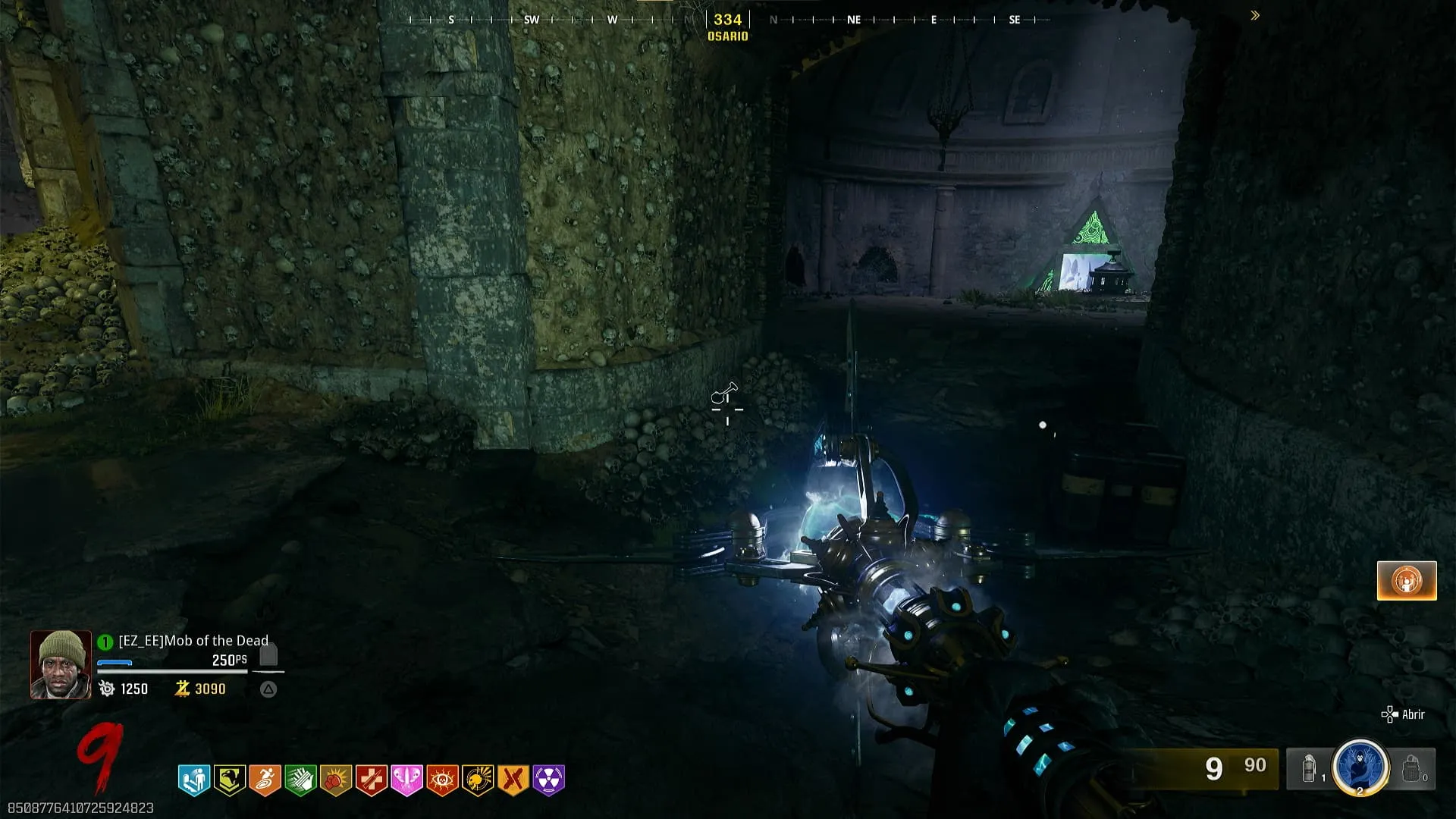This screenshot has height=819, width=1456.
Task: Click the compass bar heading 334
Action: click(x=727, y=20)
